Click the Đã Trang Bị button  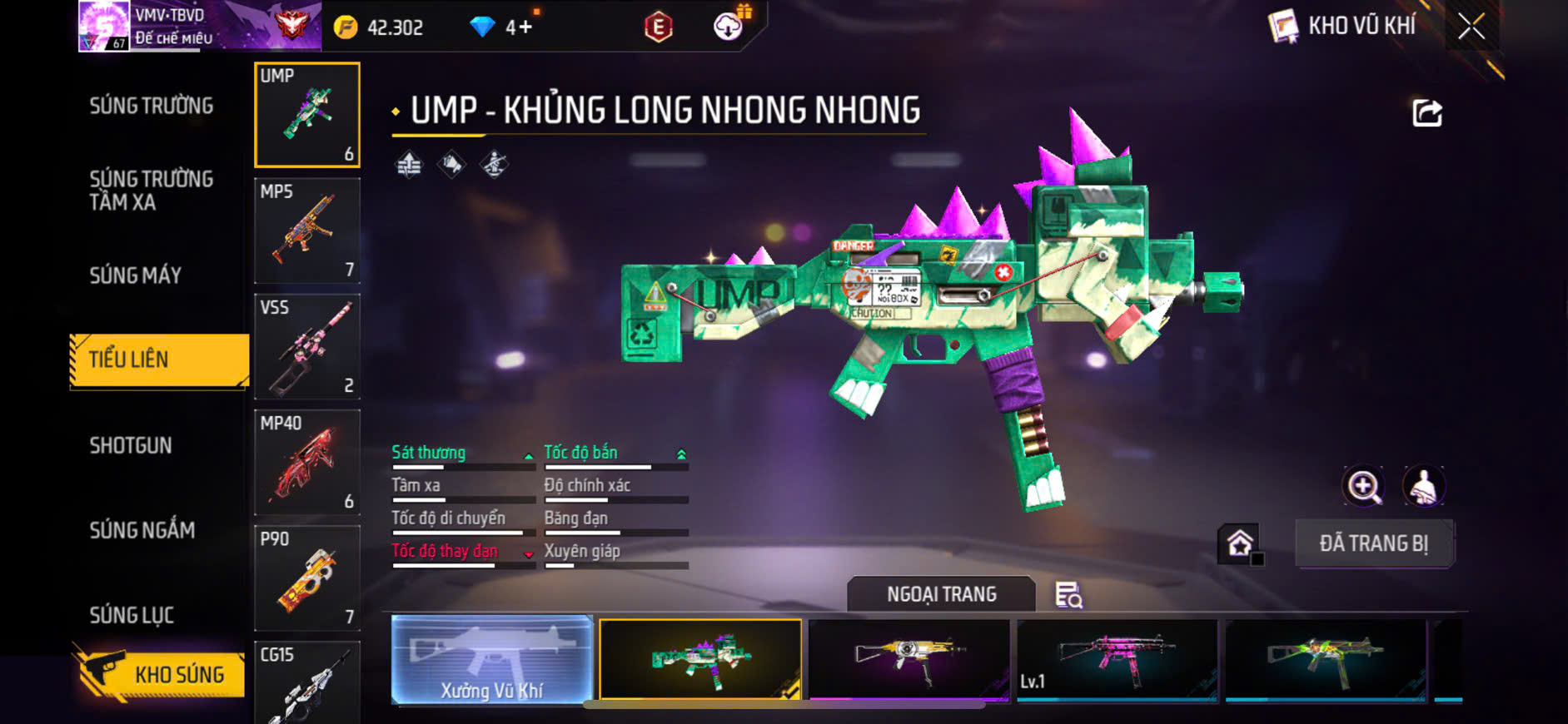pos(1373,543)
